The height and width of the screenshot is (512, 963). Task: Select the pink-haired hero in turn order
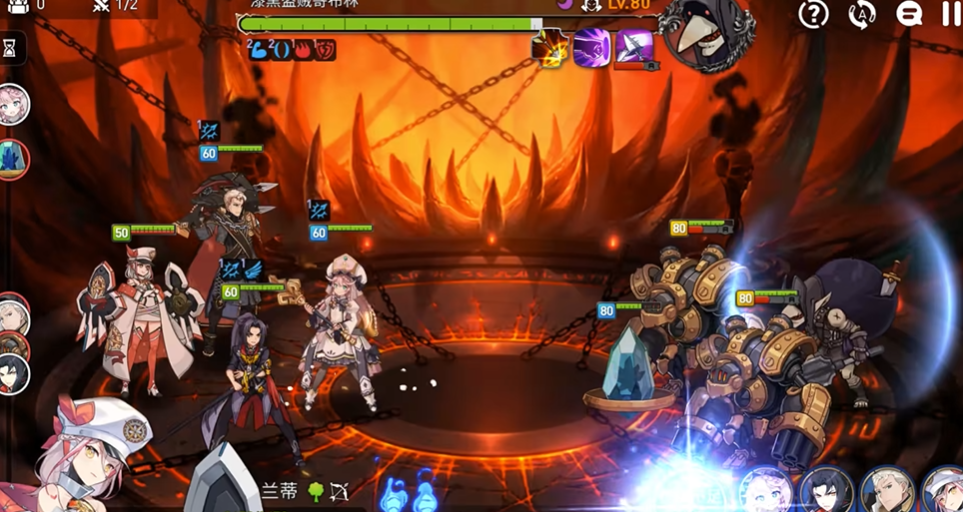click(x=12, y=105)
